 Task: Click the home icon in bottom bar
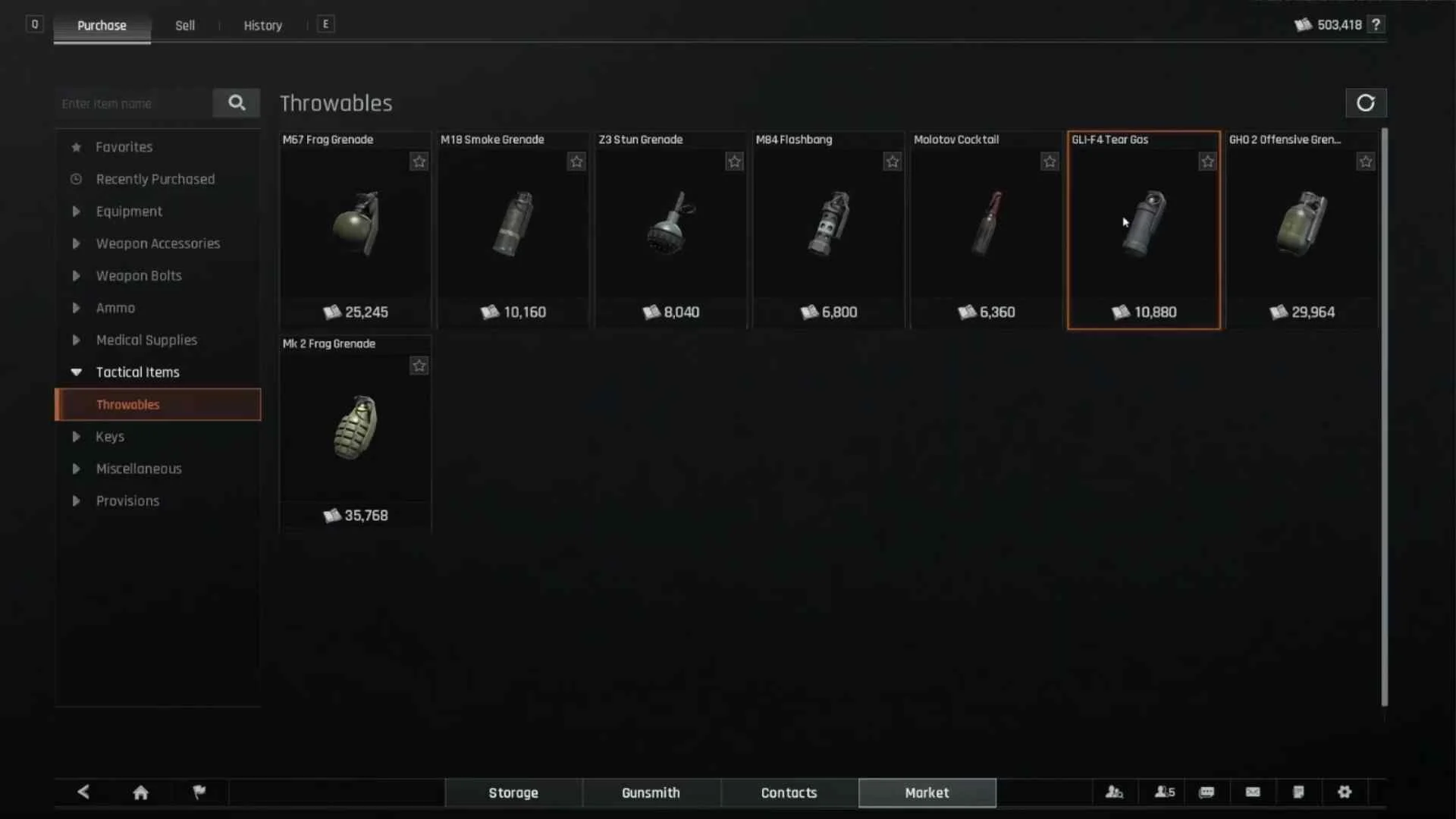140,792
